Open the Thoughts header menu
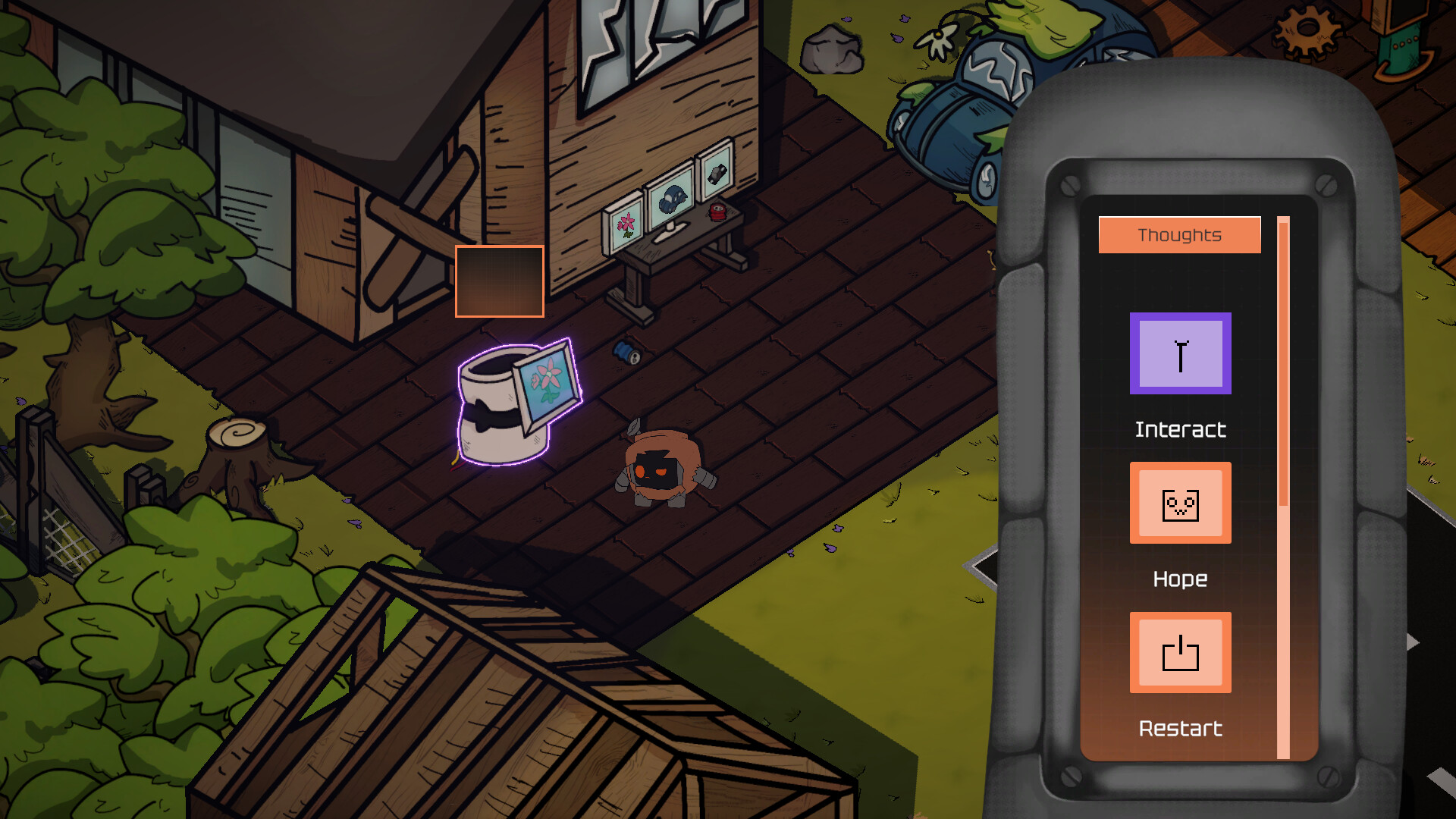This screenshot has width=1456, height=819. pos(1180,234)
